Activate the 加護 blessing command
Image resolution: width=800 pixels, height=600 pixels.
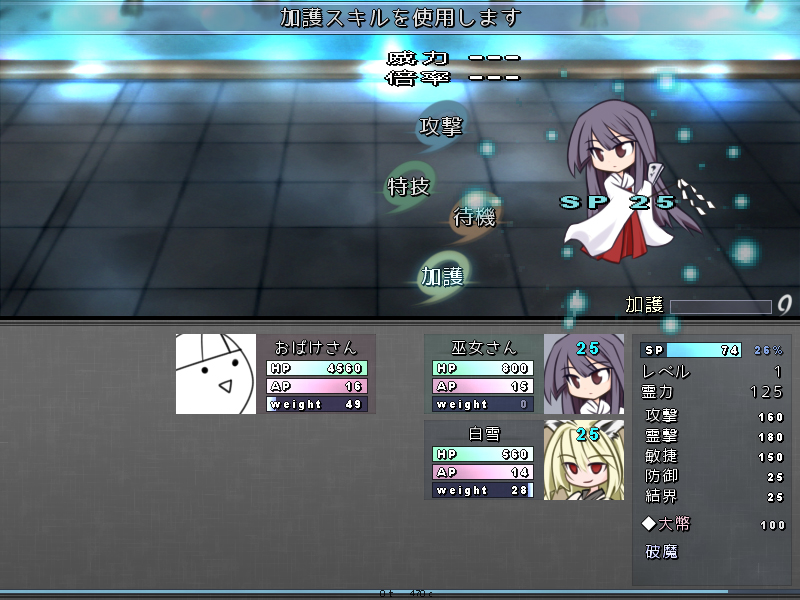442,276
